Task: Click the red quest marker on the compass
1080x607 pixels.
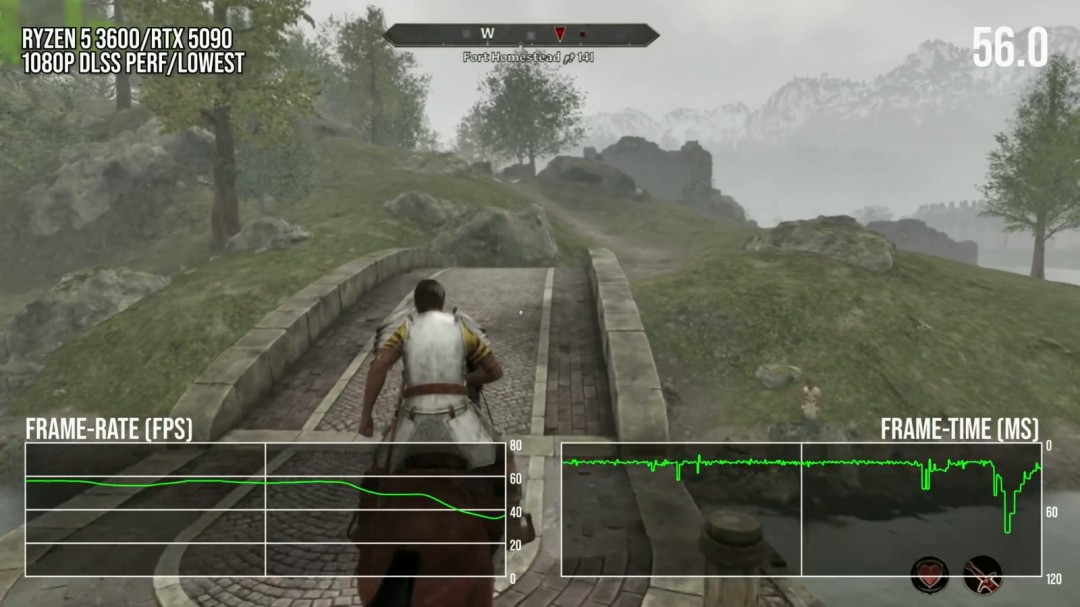Action: [x=560, y=35]
